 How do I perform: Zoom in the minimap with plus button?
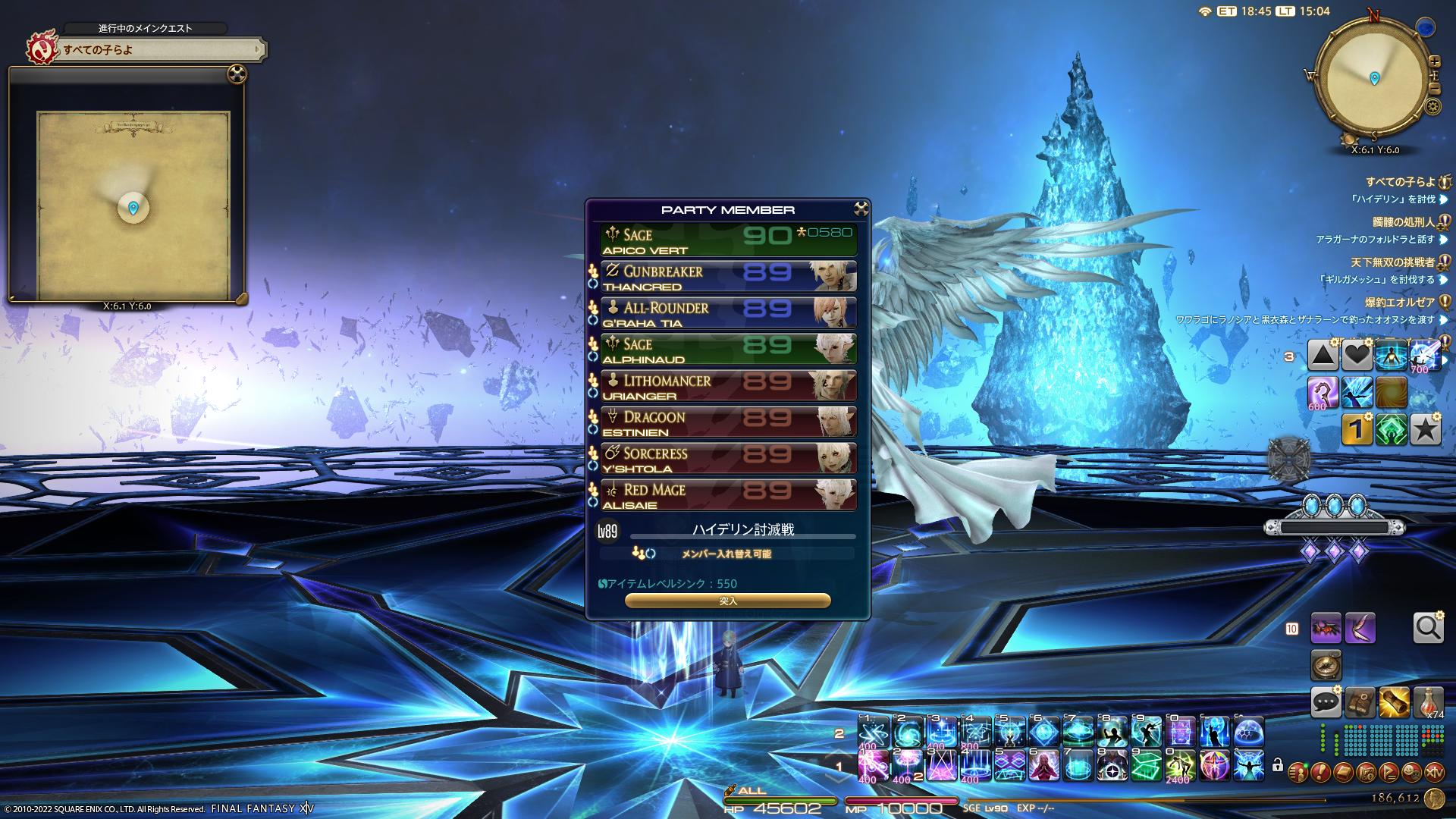click(x=1434, y=61)
